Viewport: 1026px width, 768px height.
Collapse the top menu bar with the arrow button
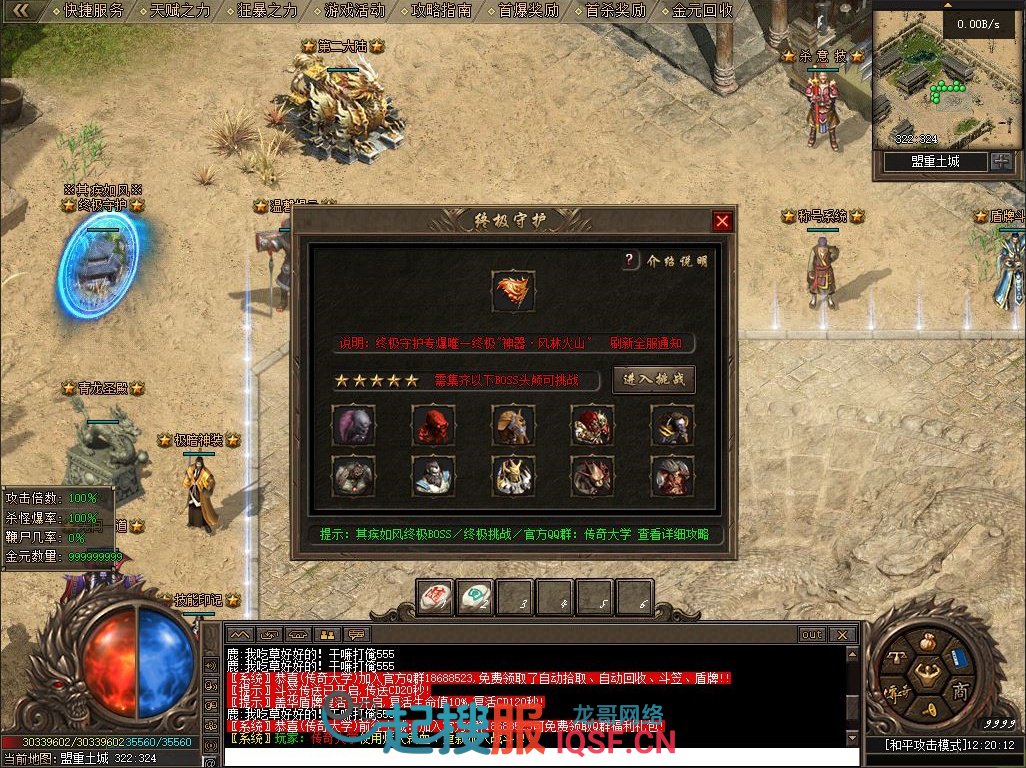pyautogui.click(x=21, y=11)
